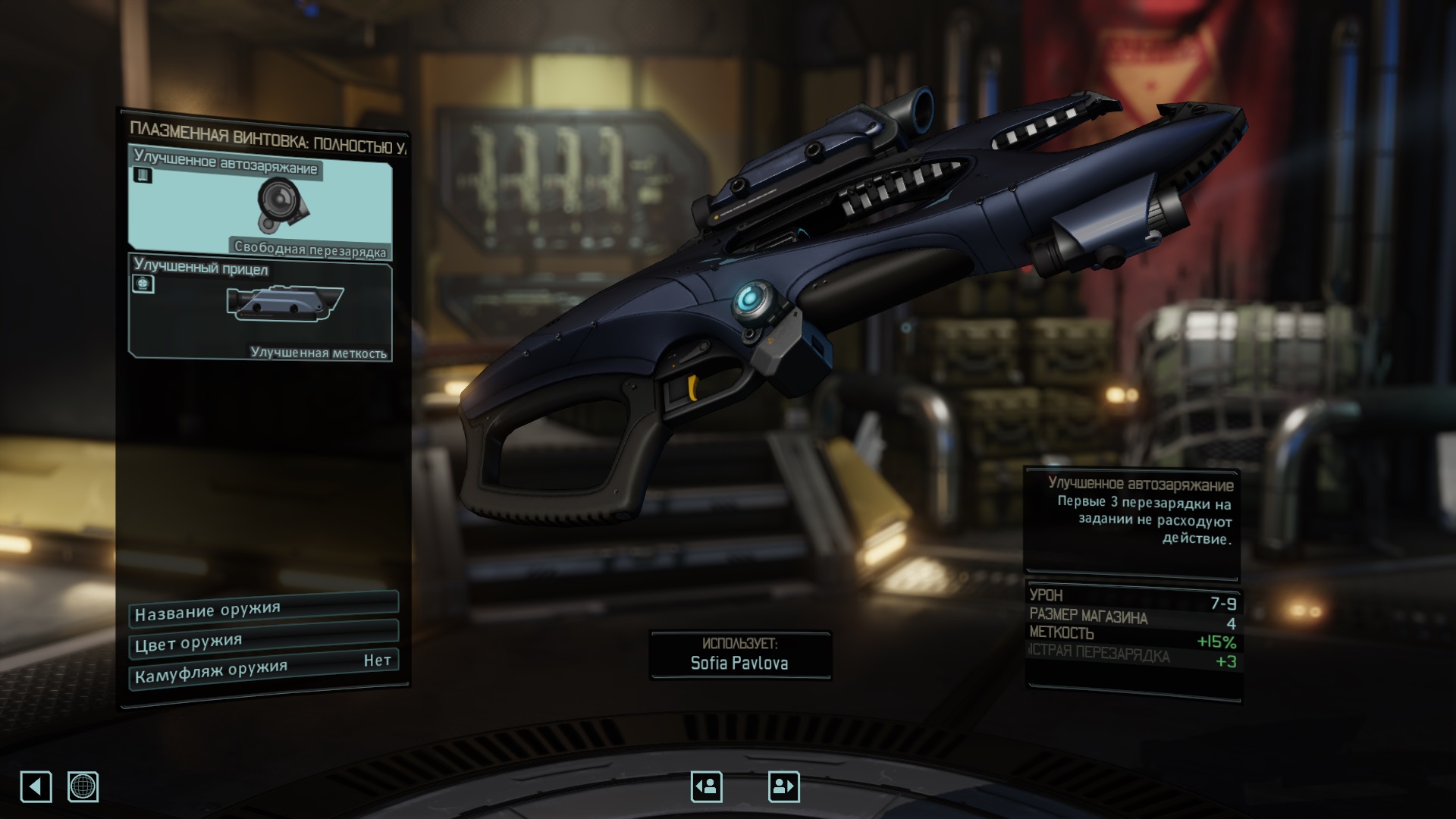The image size is (1456, 819).
Task: Switch to the next soldier
Action: coord(783,786)
